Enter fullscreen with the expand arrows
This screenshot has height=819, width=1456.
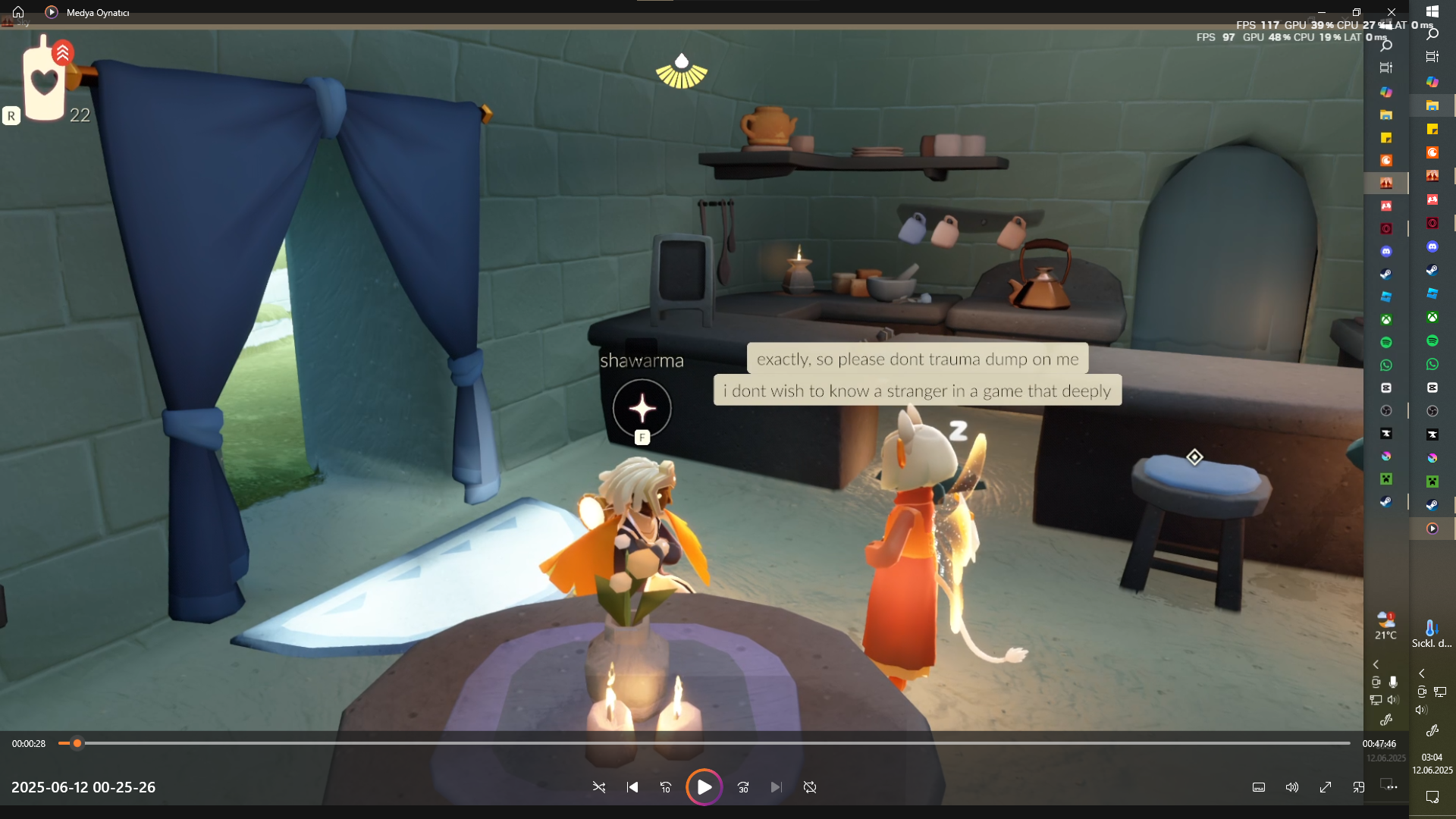1326,787
